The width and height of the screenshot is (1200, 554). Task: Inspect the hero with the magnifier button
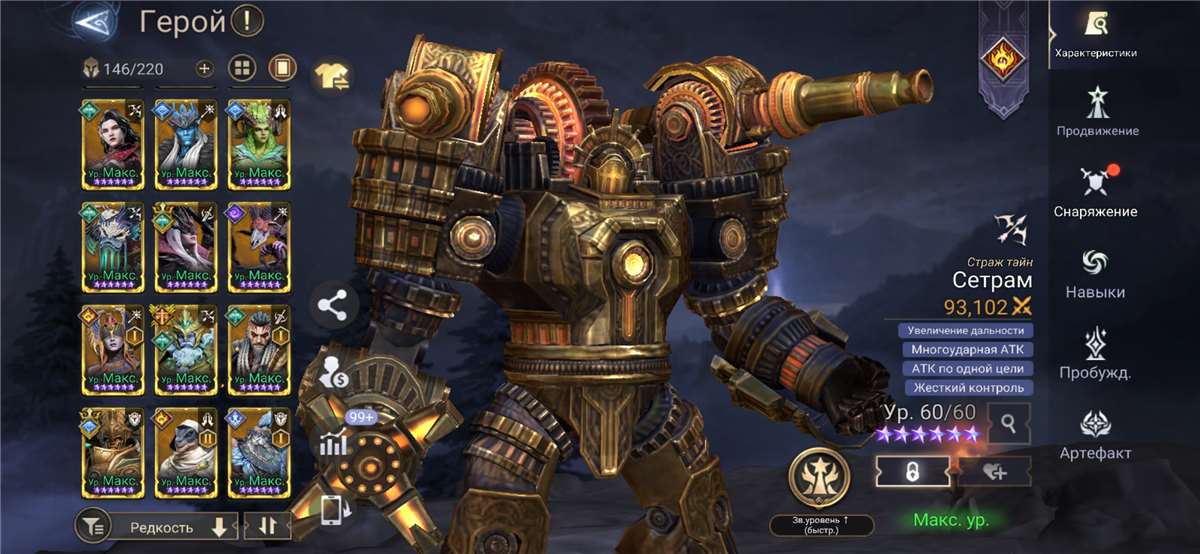[1008, 424]
